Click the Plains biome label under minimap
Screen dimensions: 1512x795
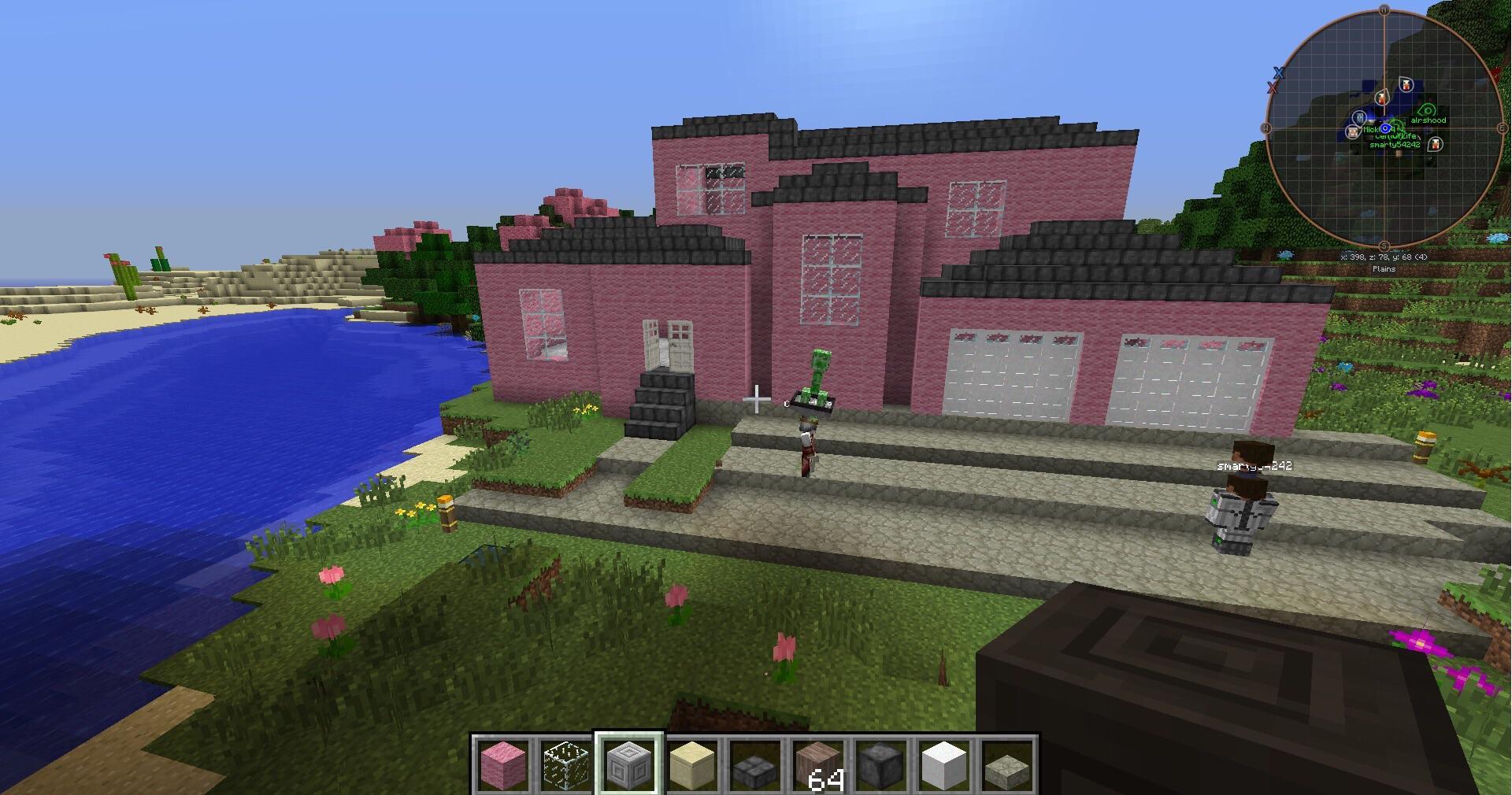click(1384, 268)
